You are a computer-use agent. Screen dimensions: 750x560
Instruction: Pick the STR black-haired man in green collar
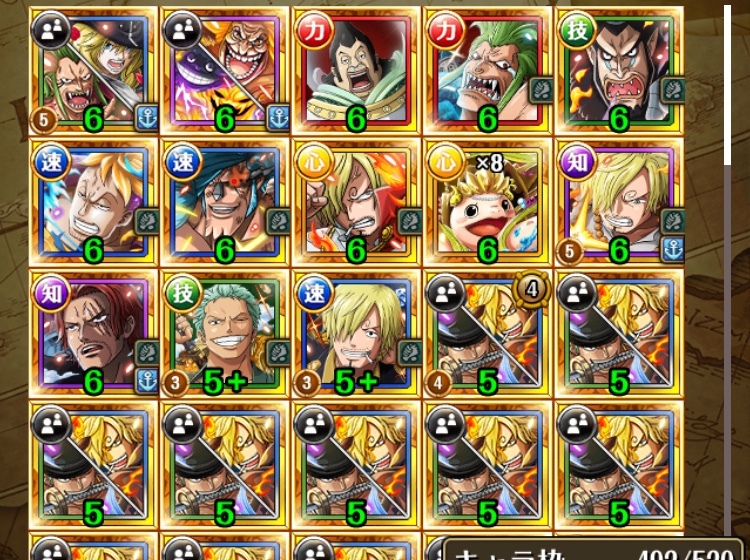(356, 70)
